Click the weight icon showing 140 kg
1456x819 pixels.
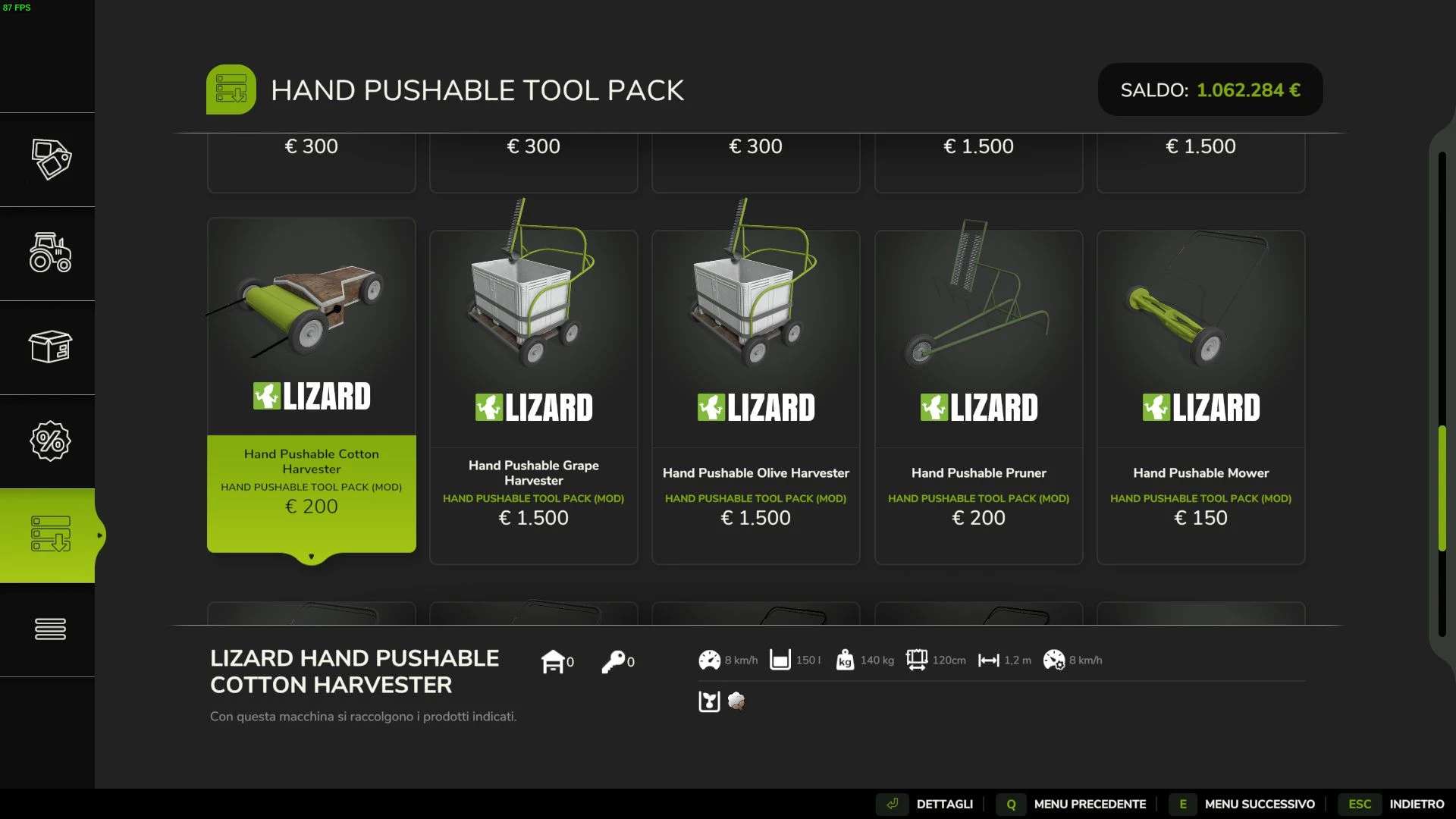(845, 660)
